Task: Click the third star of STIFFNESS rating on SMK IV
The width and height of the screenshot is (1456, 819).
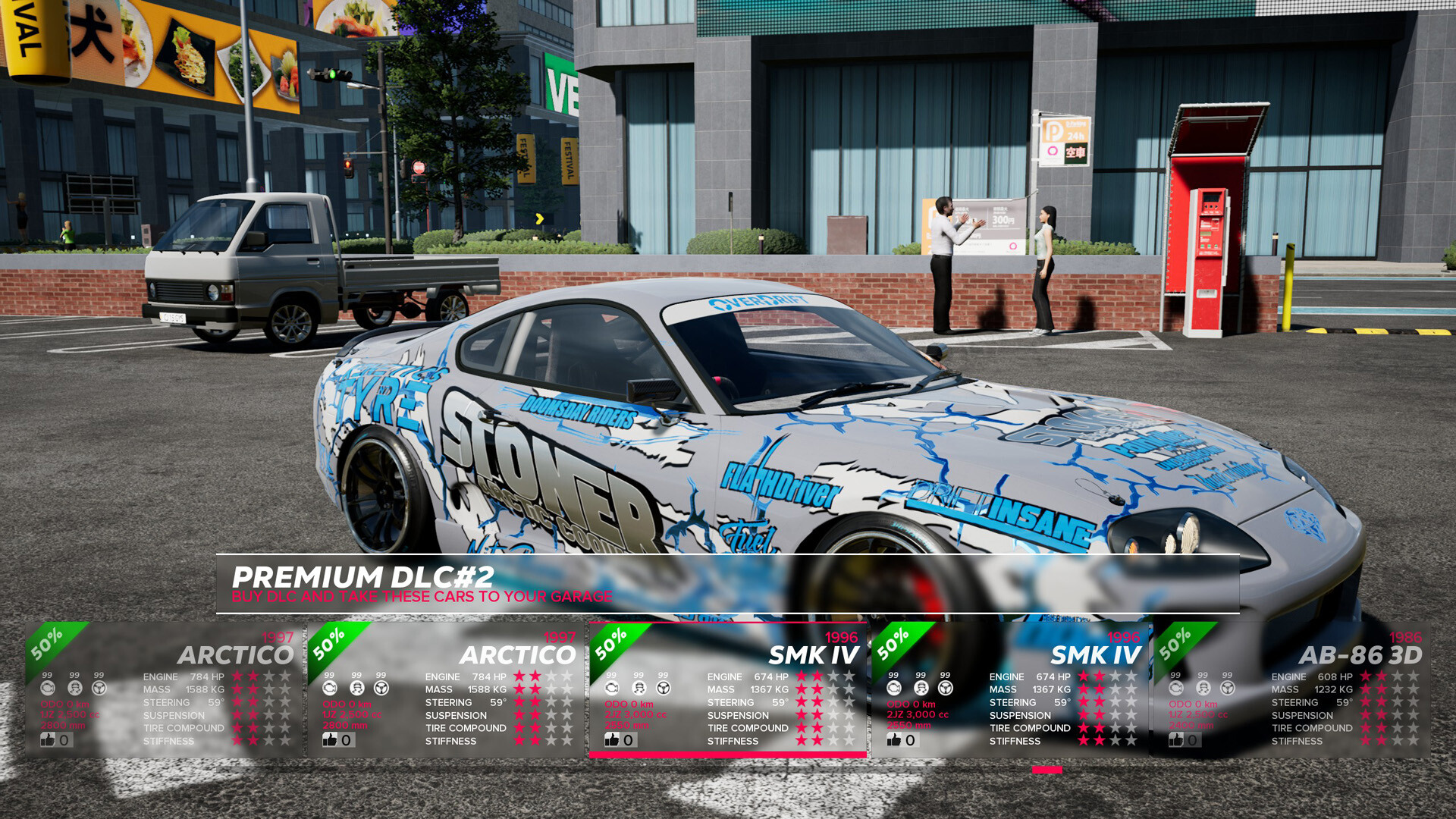Action: [834, 741]
